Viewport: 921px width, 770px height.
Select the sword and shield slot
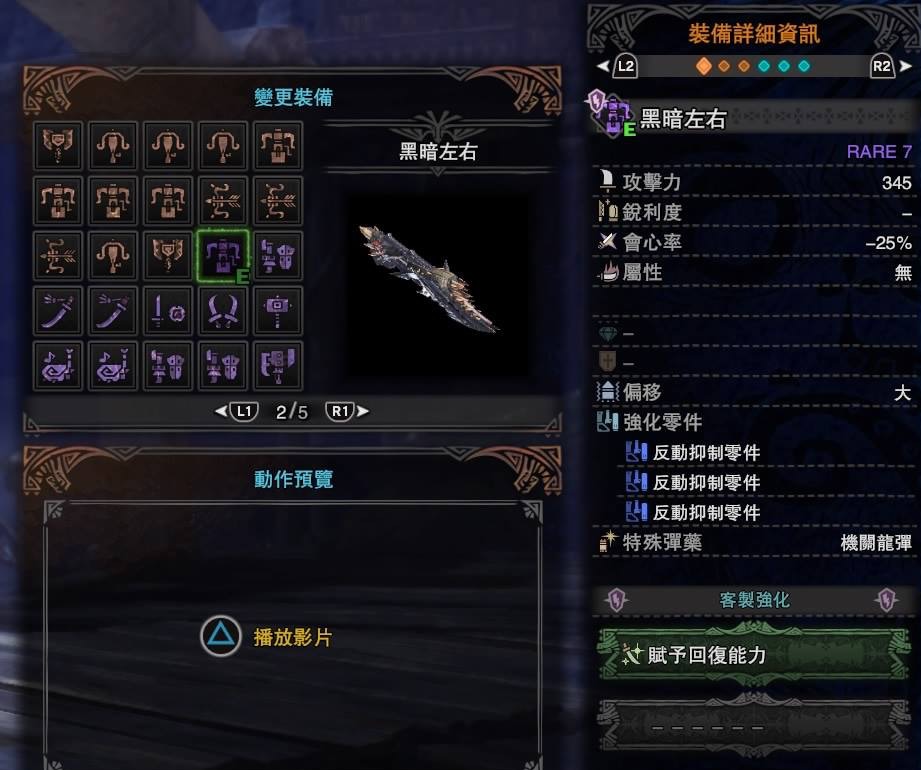coord(168,310)
